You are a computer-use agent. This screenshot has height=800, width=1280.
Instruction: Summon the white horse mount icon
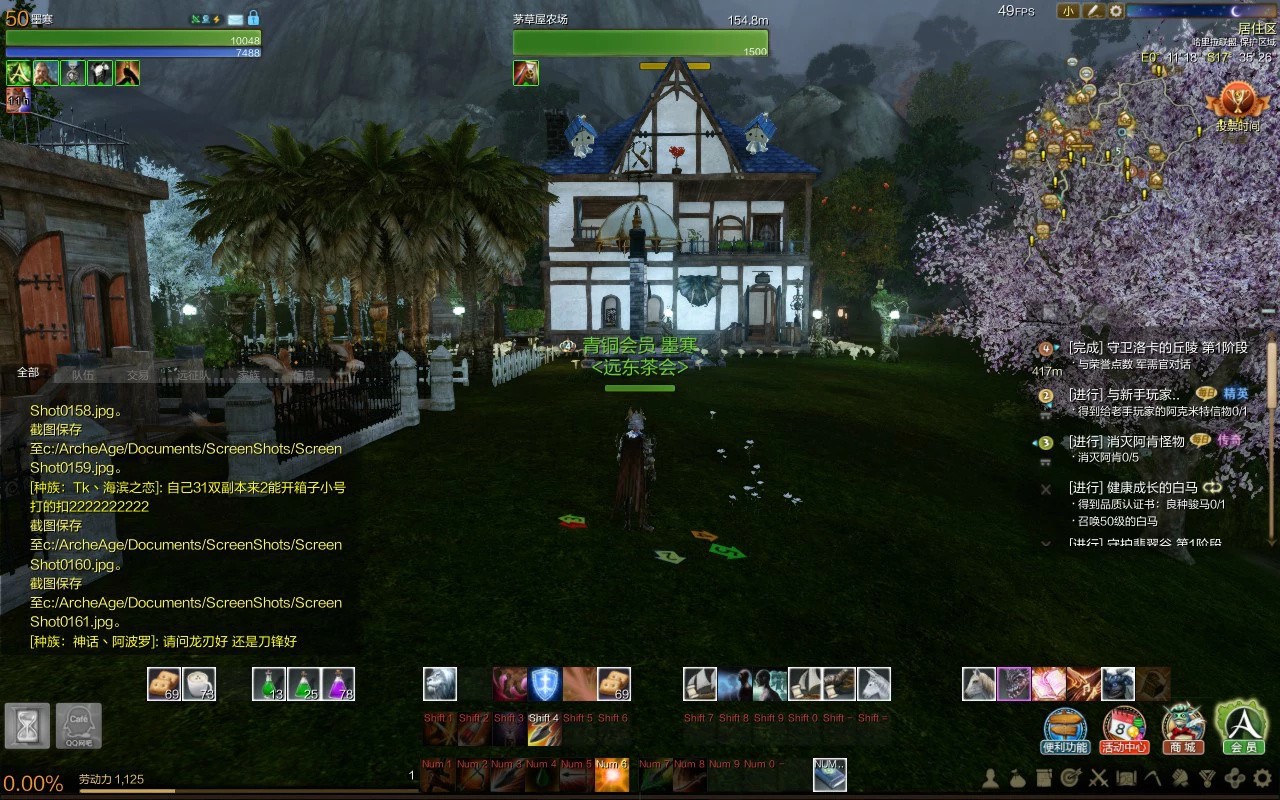coord(979,684)
